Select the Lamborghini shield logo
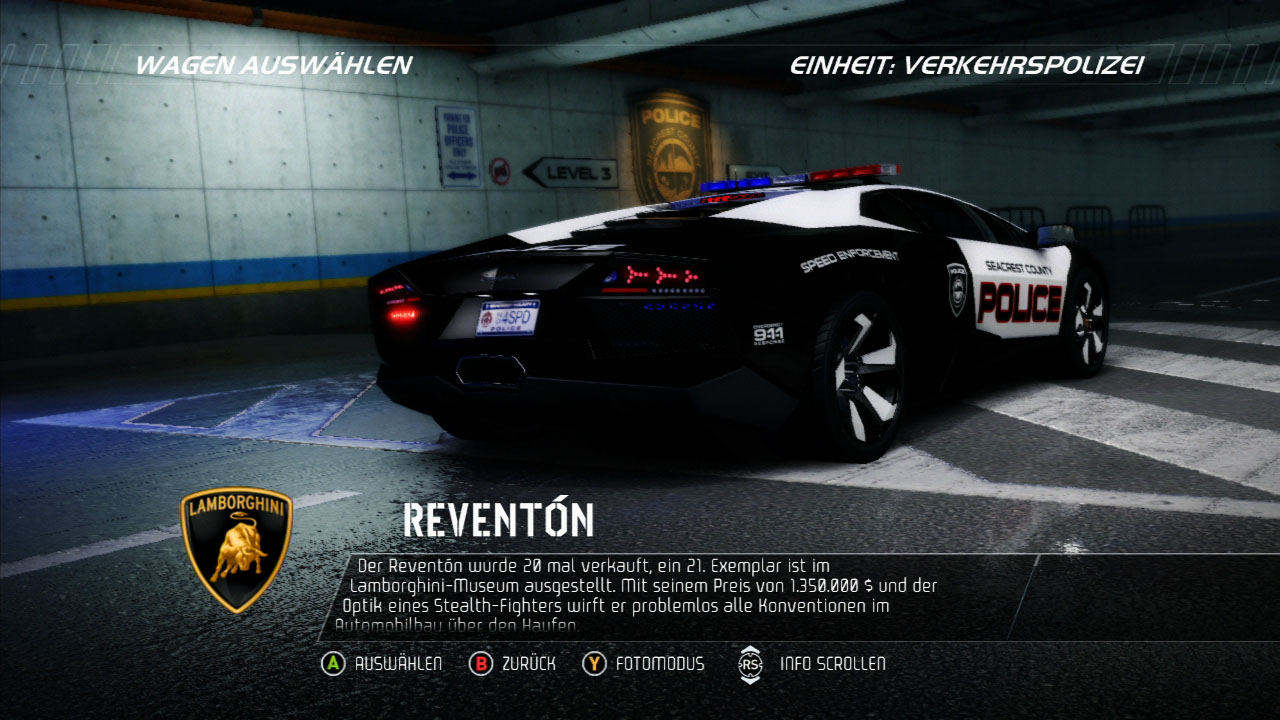 point(235,550)
